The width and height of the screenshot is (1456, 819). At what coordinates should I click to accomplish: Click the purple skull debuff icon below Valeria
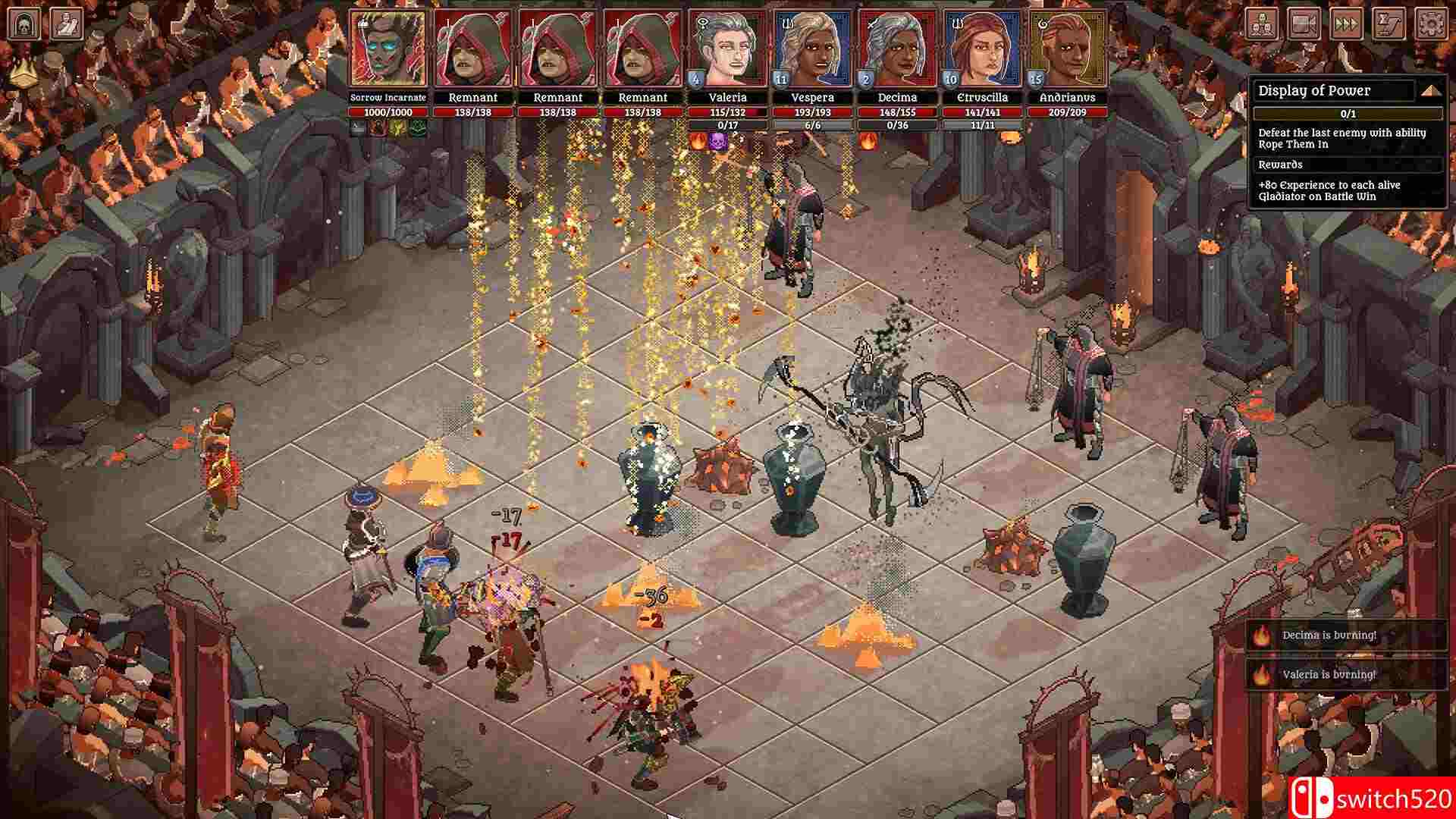(x=719, y=141)
